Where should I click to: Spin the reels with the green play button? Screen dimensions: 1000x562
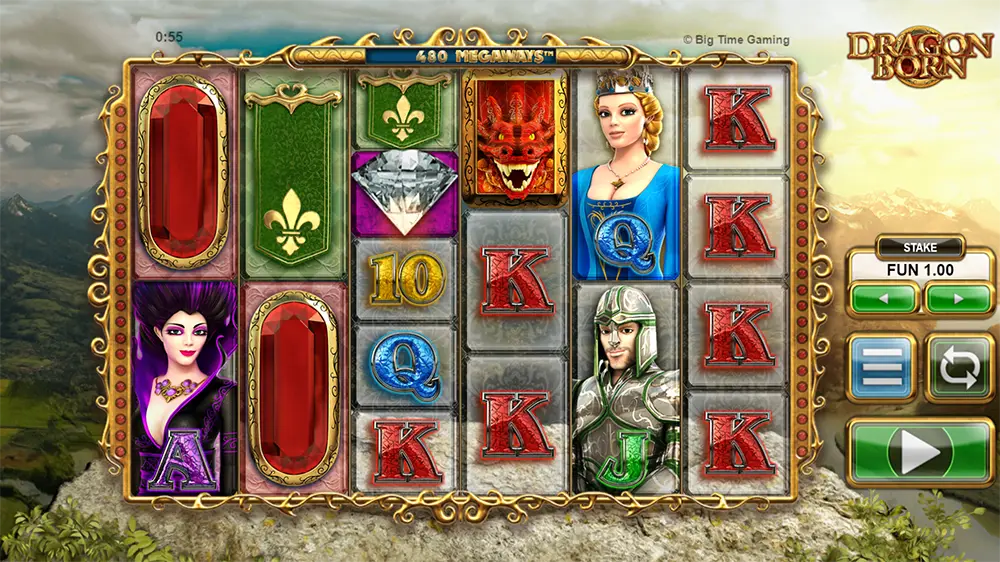(x=920, y=453)
